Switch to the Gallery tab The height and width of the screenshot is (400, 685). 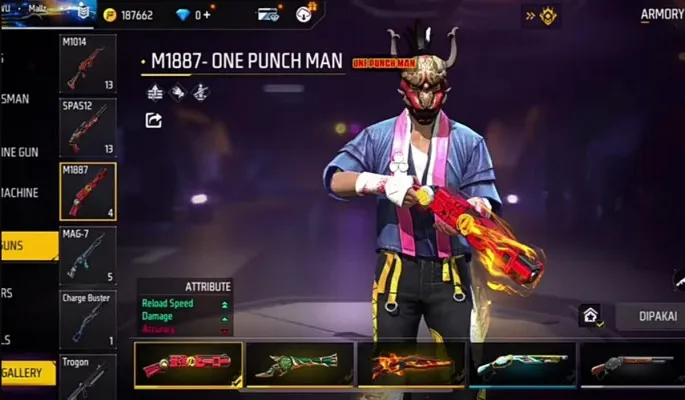click(x=28, y=372)
